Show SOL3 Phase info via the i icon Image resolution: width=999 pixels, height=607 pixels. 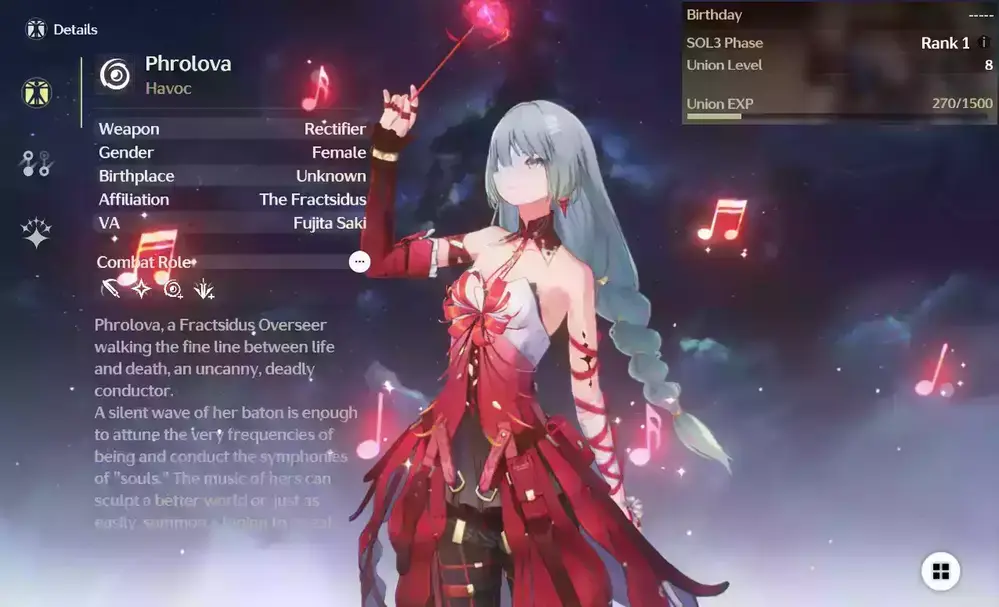[984, 43]
